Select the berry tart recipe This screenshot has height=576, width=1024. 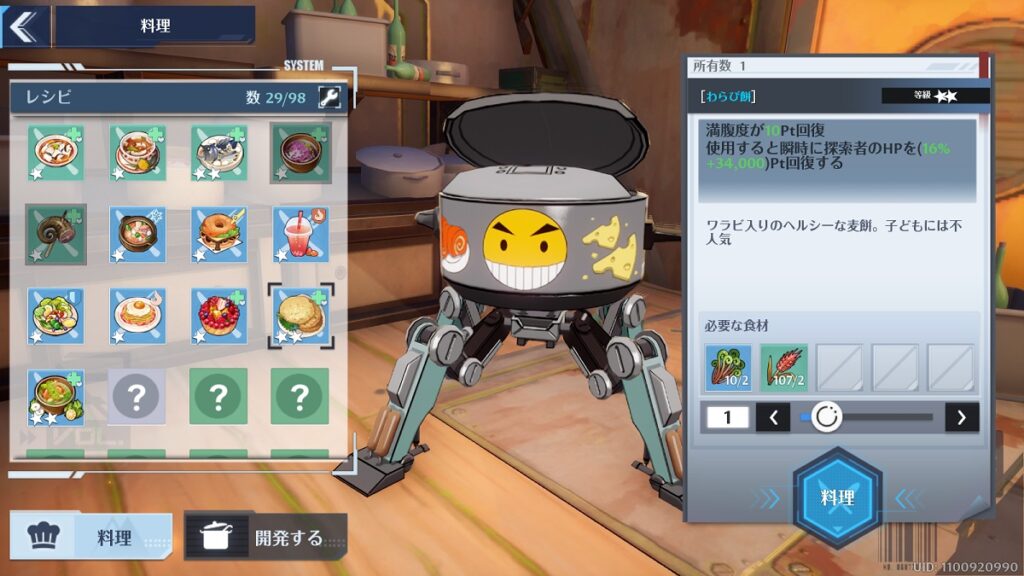pos(218,315)
